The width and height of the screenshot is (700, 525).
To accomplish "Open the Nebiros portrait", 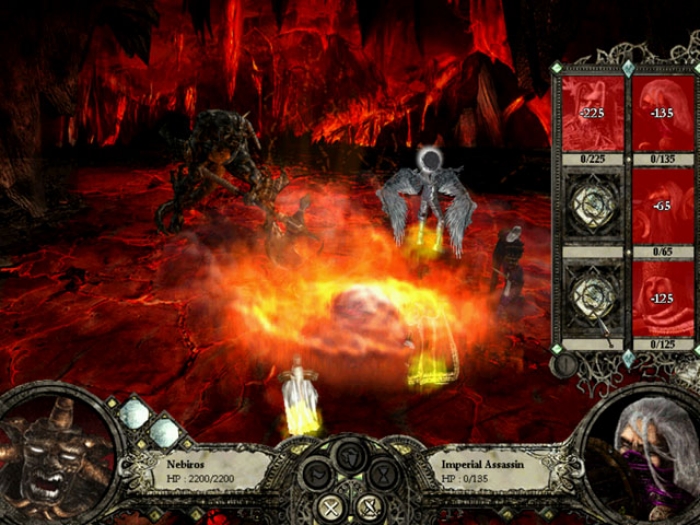I will (x=48, y=462).
